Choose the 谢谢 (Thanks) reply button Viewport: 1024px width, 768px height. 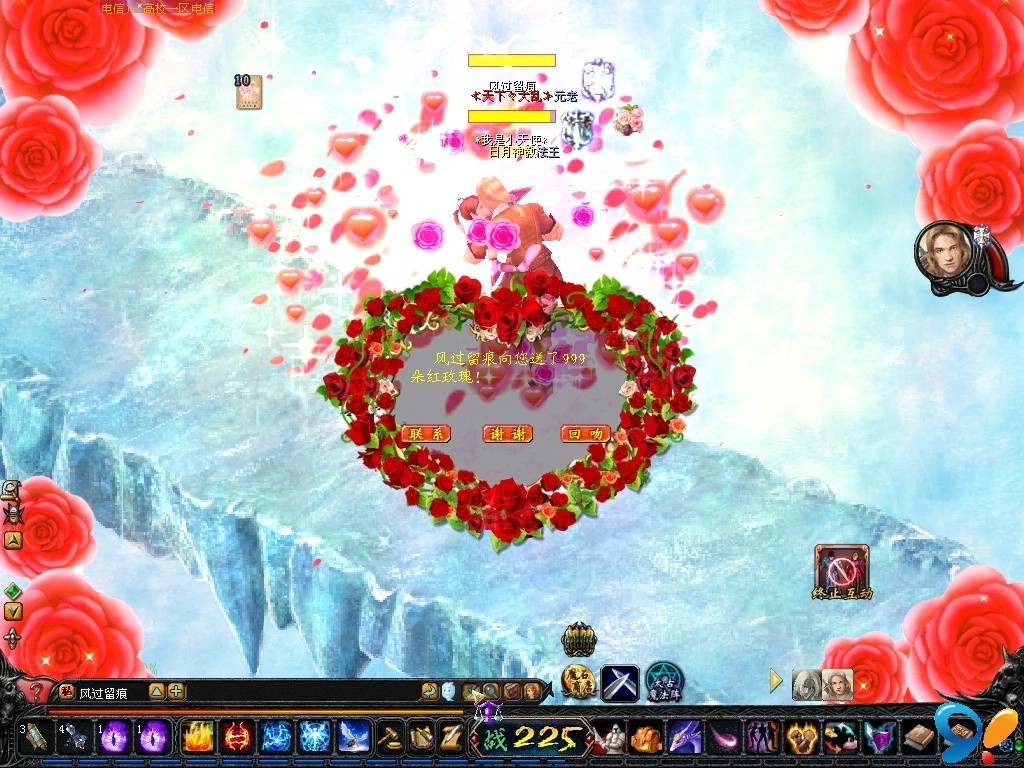tap(507, 434)
